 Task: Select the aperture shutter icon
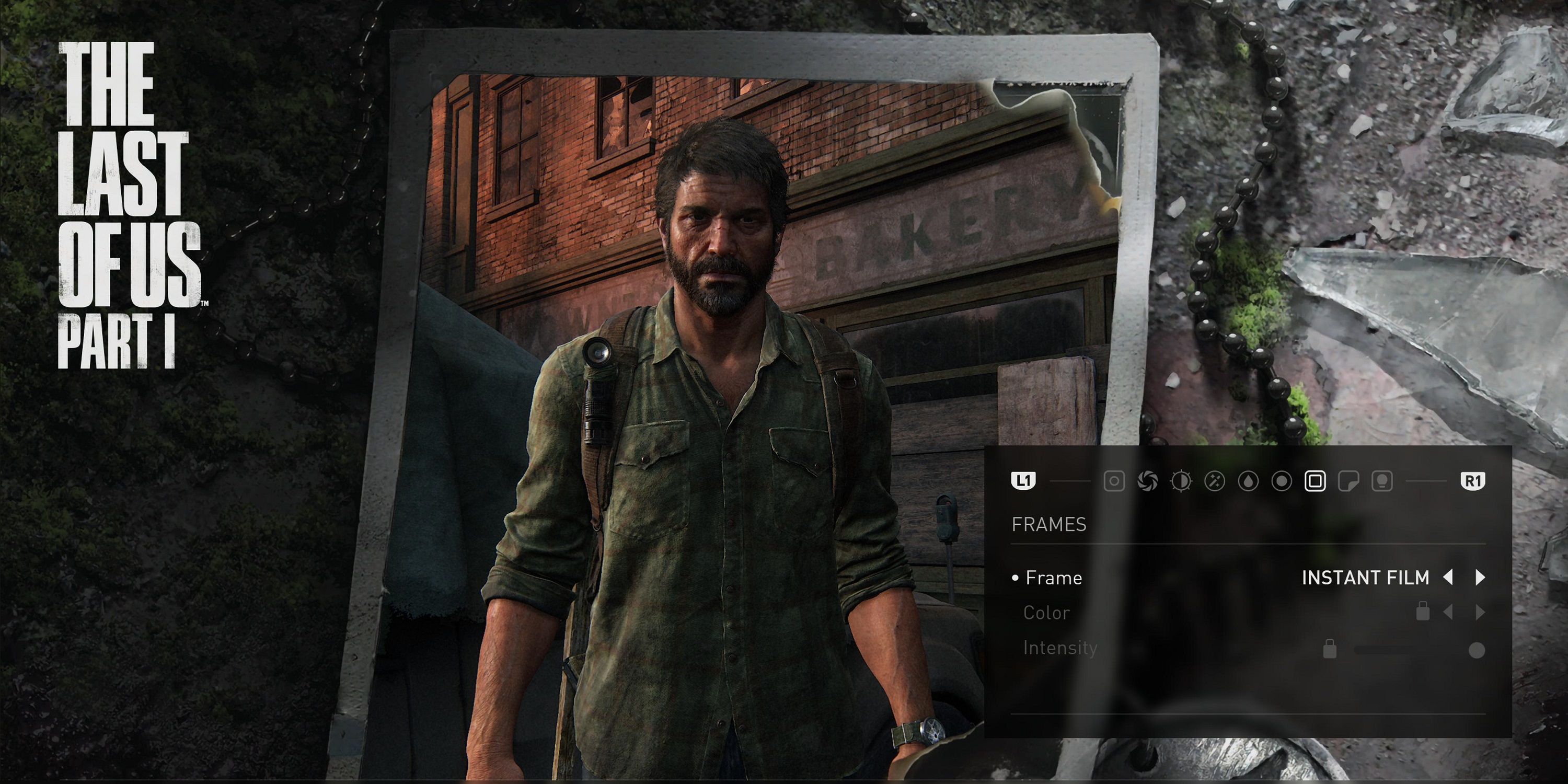tap(1149, 481)
